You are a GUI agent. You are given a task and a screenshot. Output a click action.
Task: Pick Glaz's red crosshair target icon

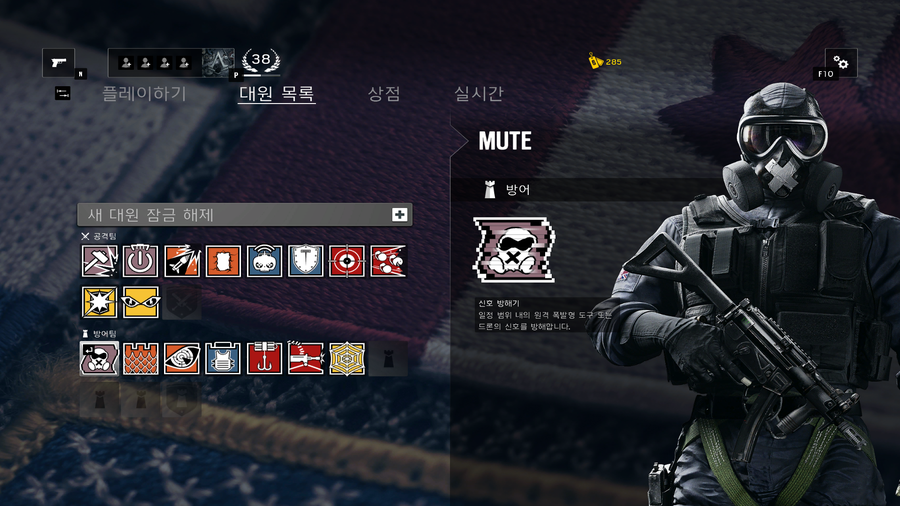[x=347, y=261]
